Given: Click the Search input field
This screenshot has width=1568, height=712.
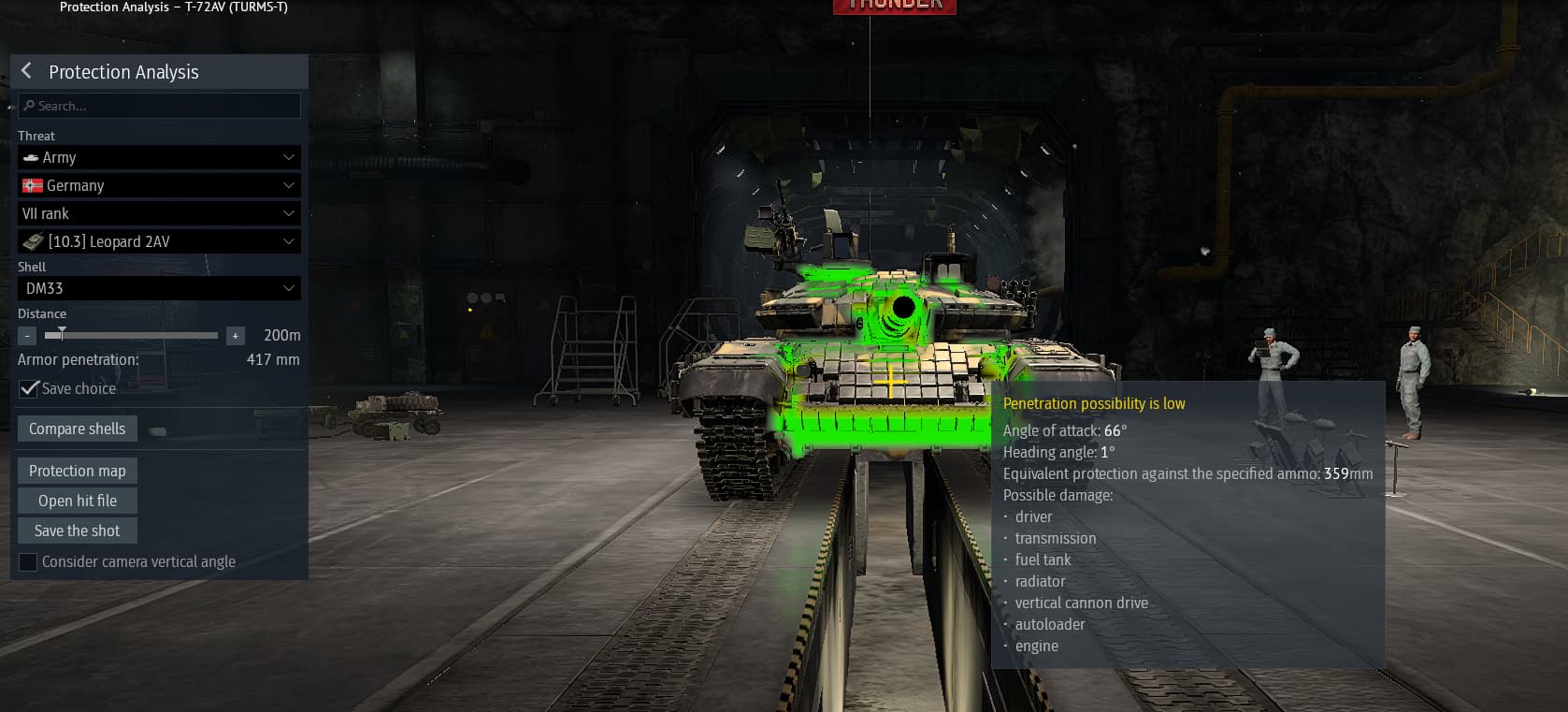Looking at the screenshot, I should pyautogui.click(x=159, y=106).
